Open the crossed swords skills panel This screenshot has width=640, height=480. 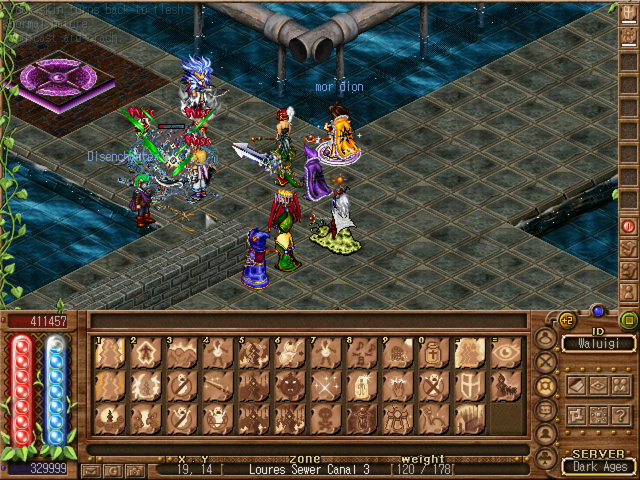[x=546, y=361]
